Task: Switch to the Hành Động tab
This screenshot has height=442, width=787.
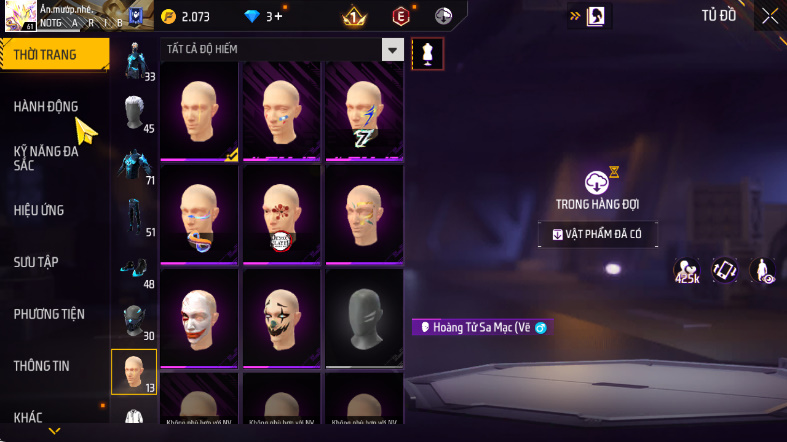Action: tap(46, 106)
